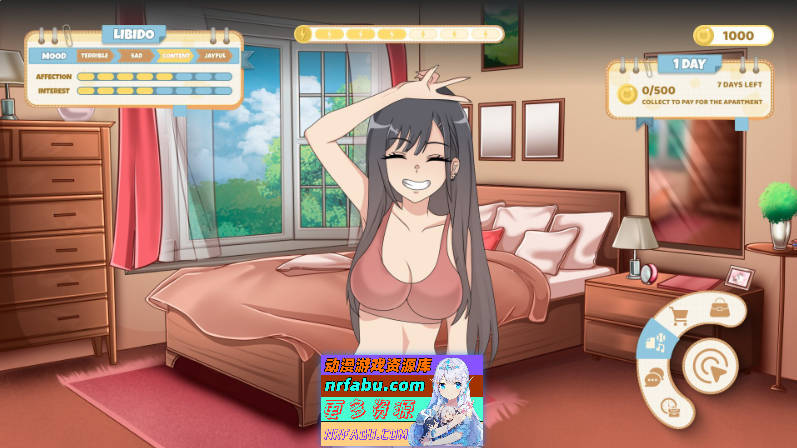This screenshot has height=448, width=797.
Task: Select the highlighted music and activities icon
Action: coord(657,344)
